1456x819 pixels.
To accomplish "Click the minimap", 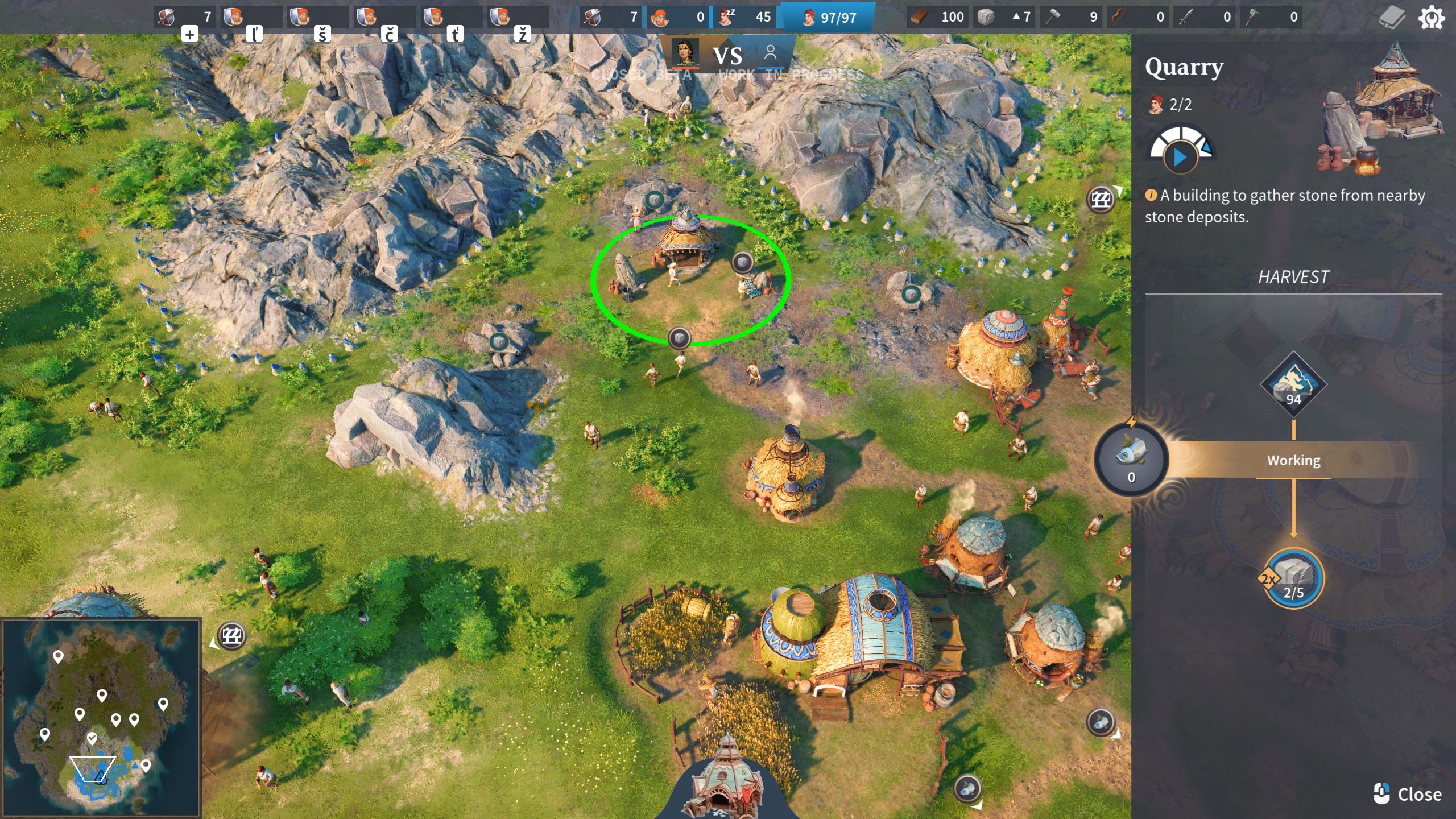I will pyautogui.click(x=101, y=718).
